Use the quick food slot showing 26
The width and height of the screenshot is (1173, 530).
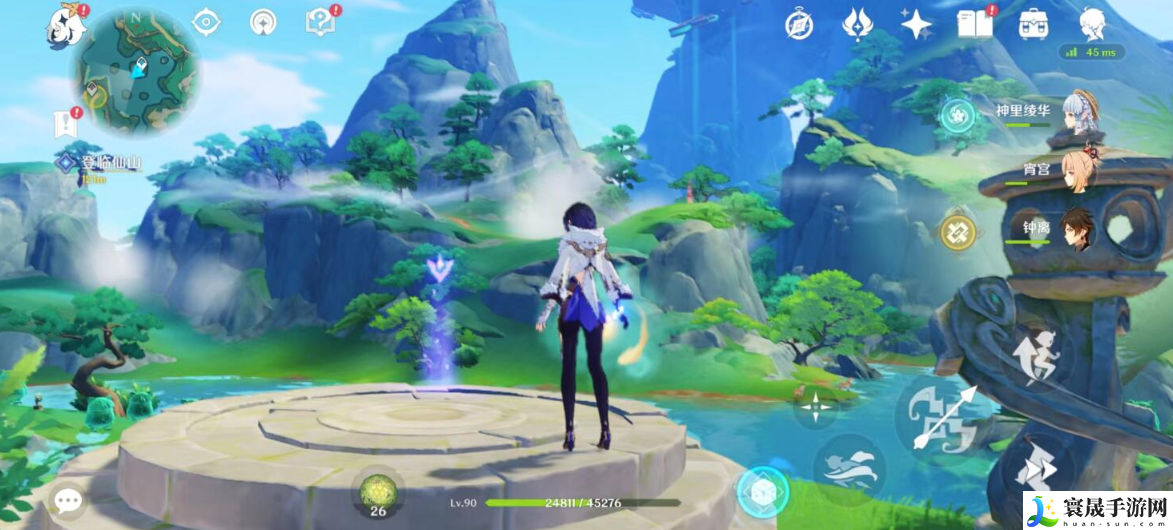(379, 491)
